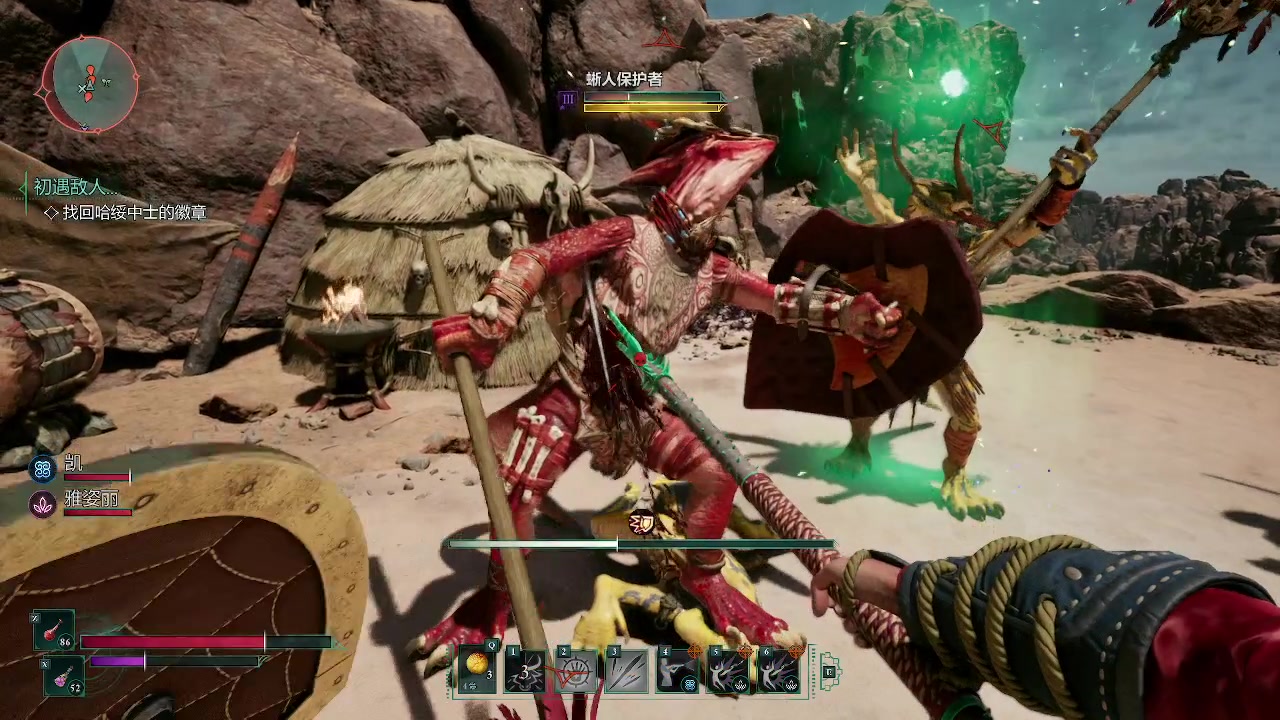Activate the slashing streaks ability
1280x720 pixels.
click(x=626, y=669)
